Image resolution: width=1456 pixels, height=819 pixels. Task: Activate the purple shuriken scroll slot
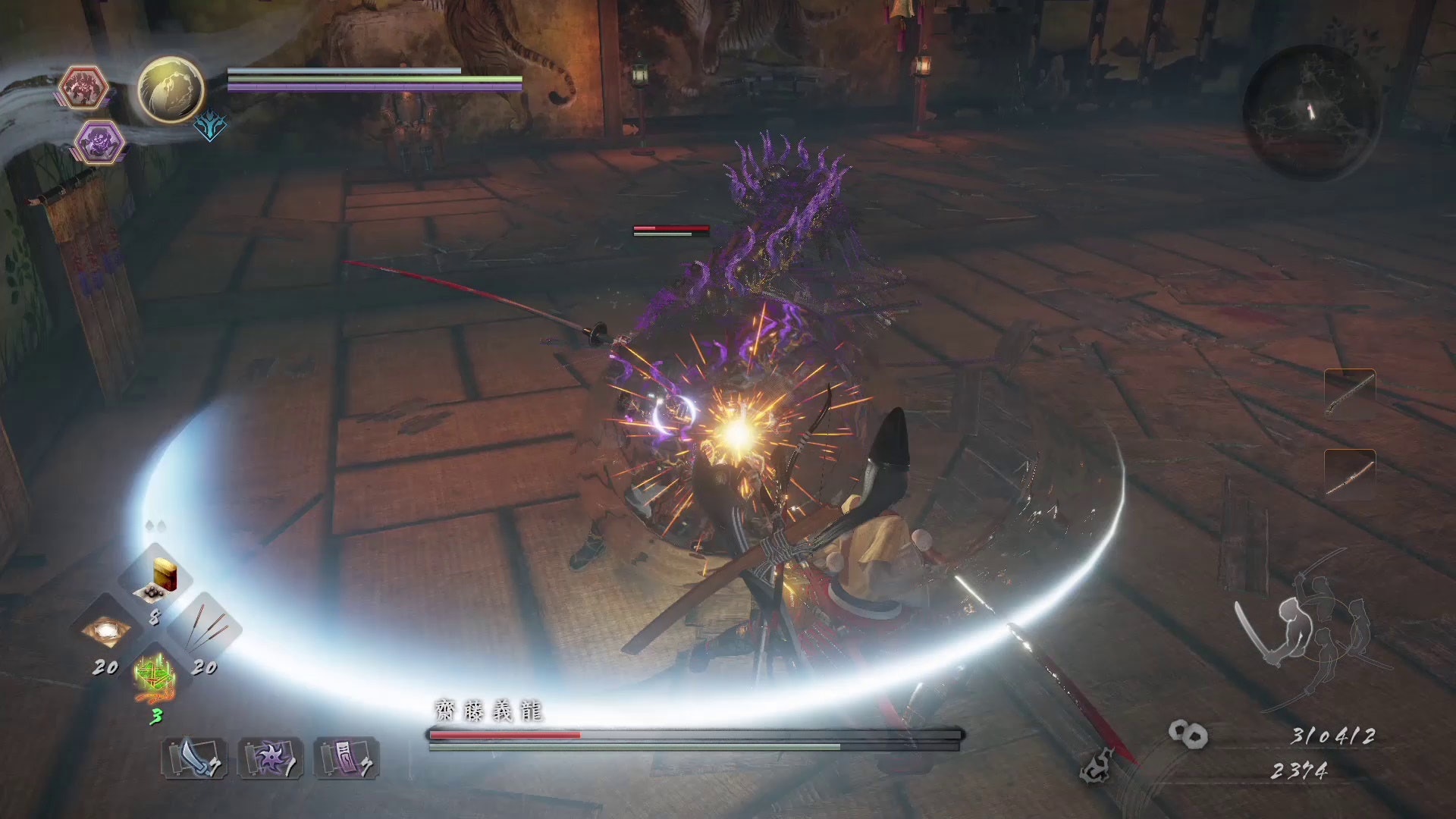click(271, 758)
